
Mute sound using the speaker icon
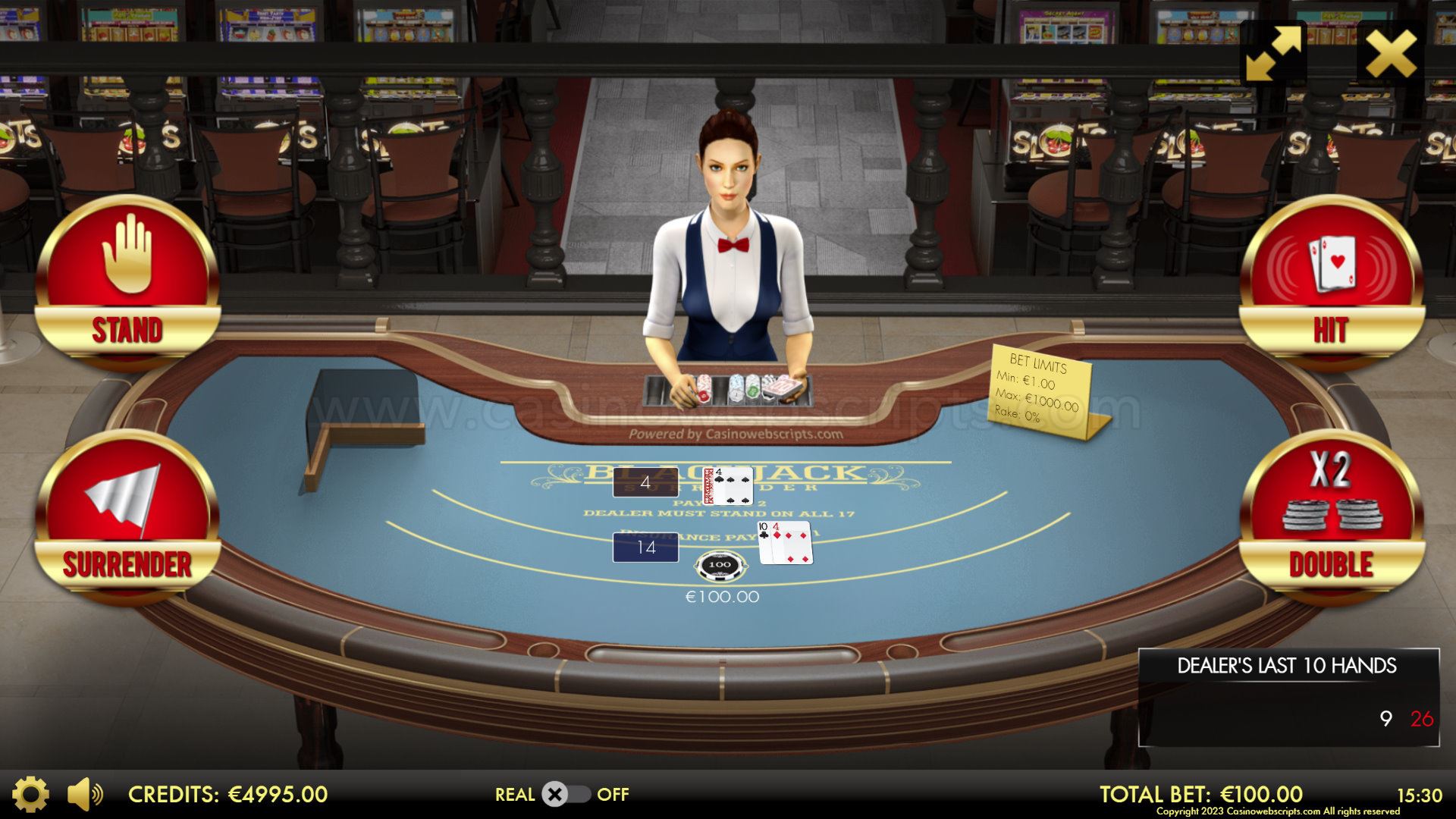(84, 794)
